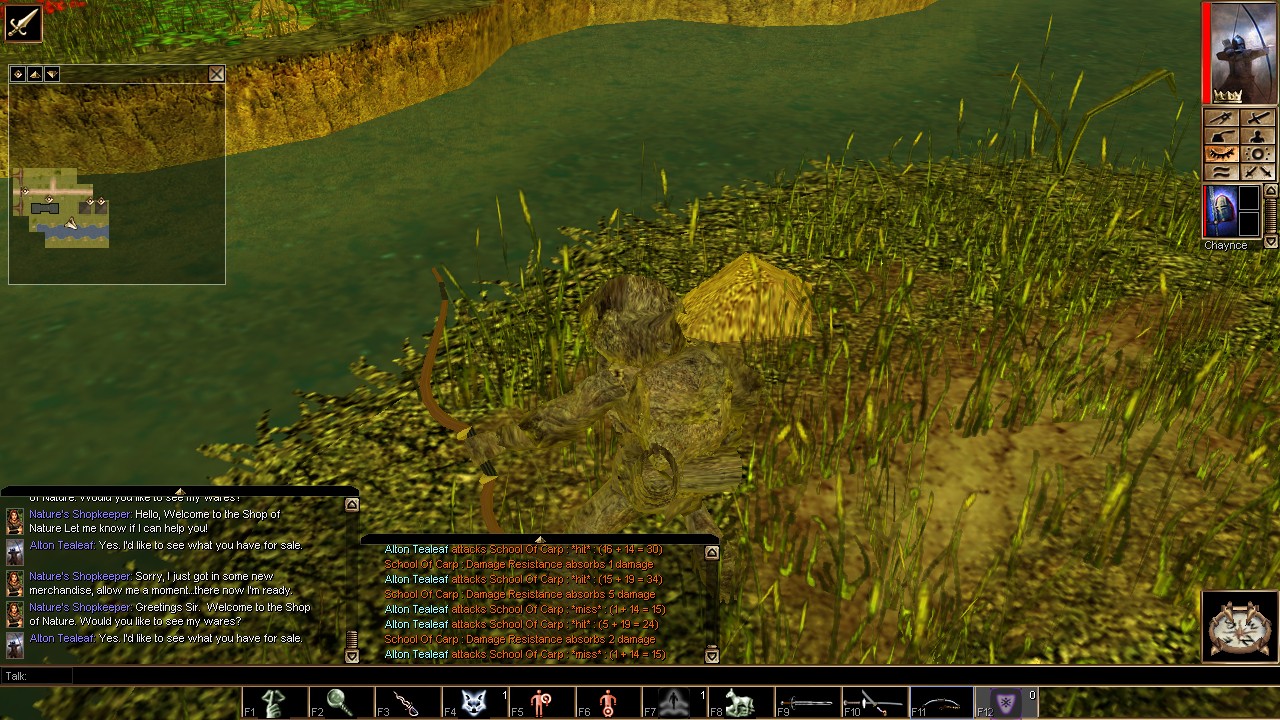Open the character sheet person silhouette icon

coord(1258,137)
